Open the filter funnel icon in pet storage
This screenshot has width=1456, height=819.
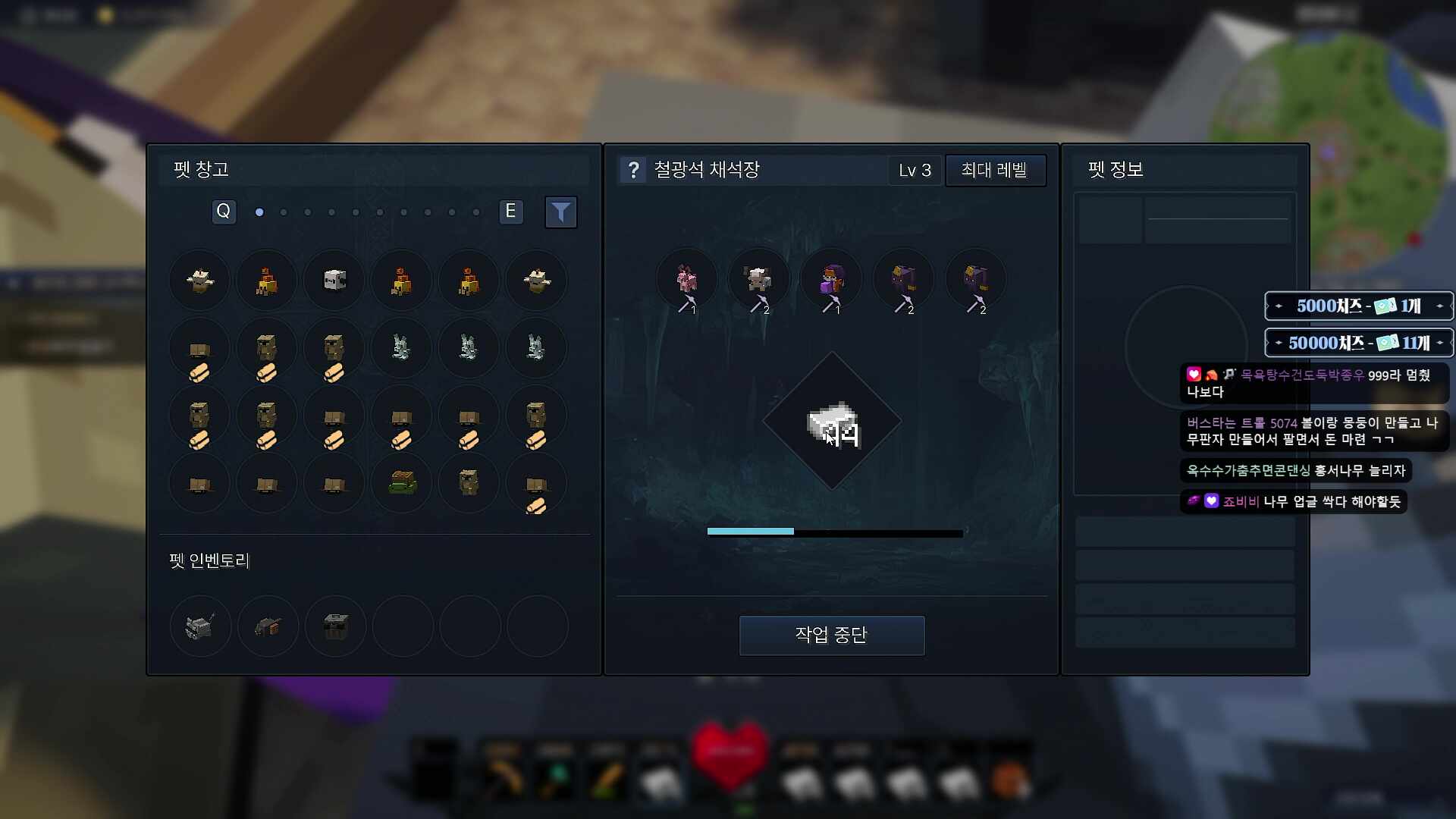click(561, 212)
